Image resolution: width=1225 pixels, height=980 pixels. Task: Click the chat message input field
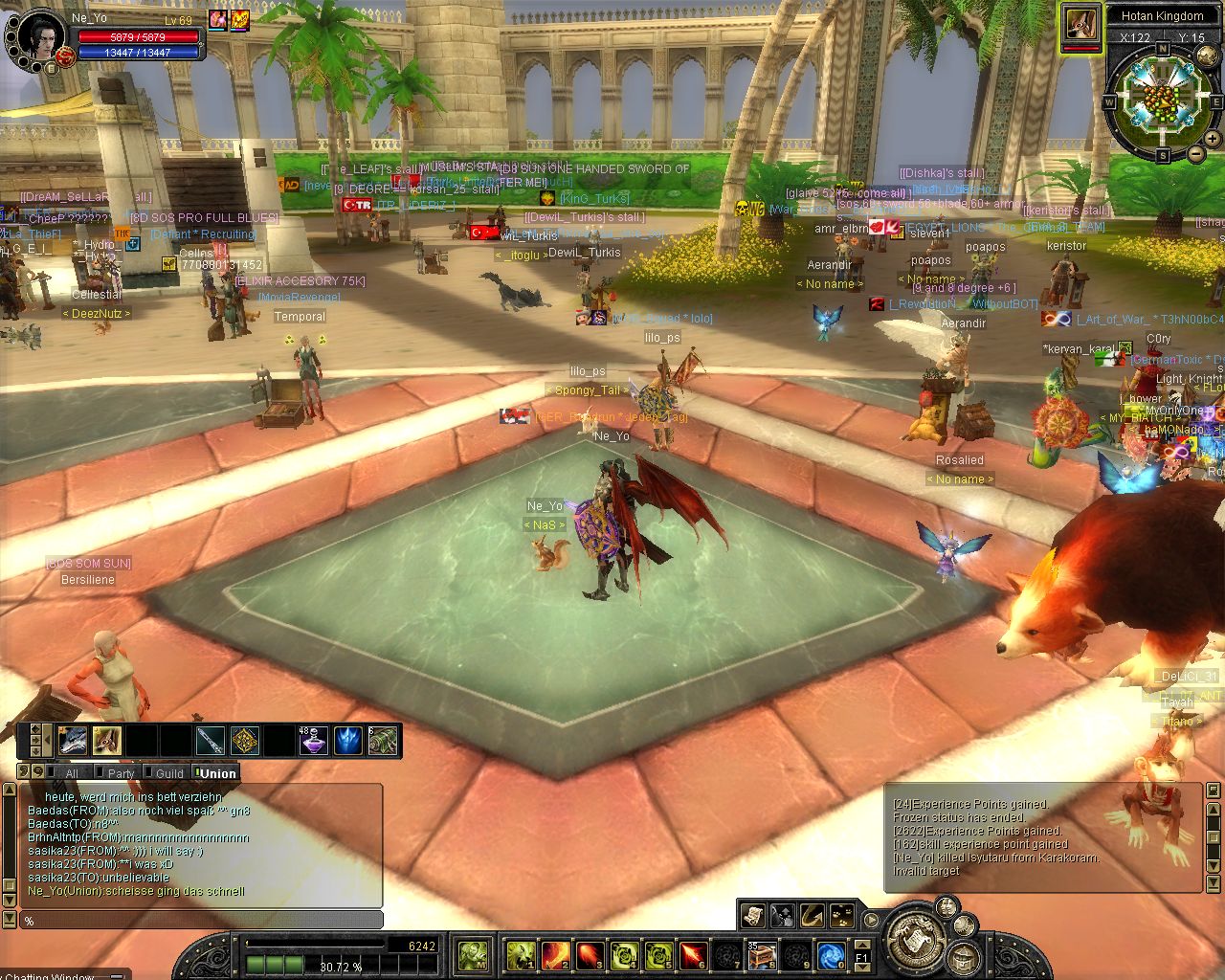coord(201,921)
